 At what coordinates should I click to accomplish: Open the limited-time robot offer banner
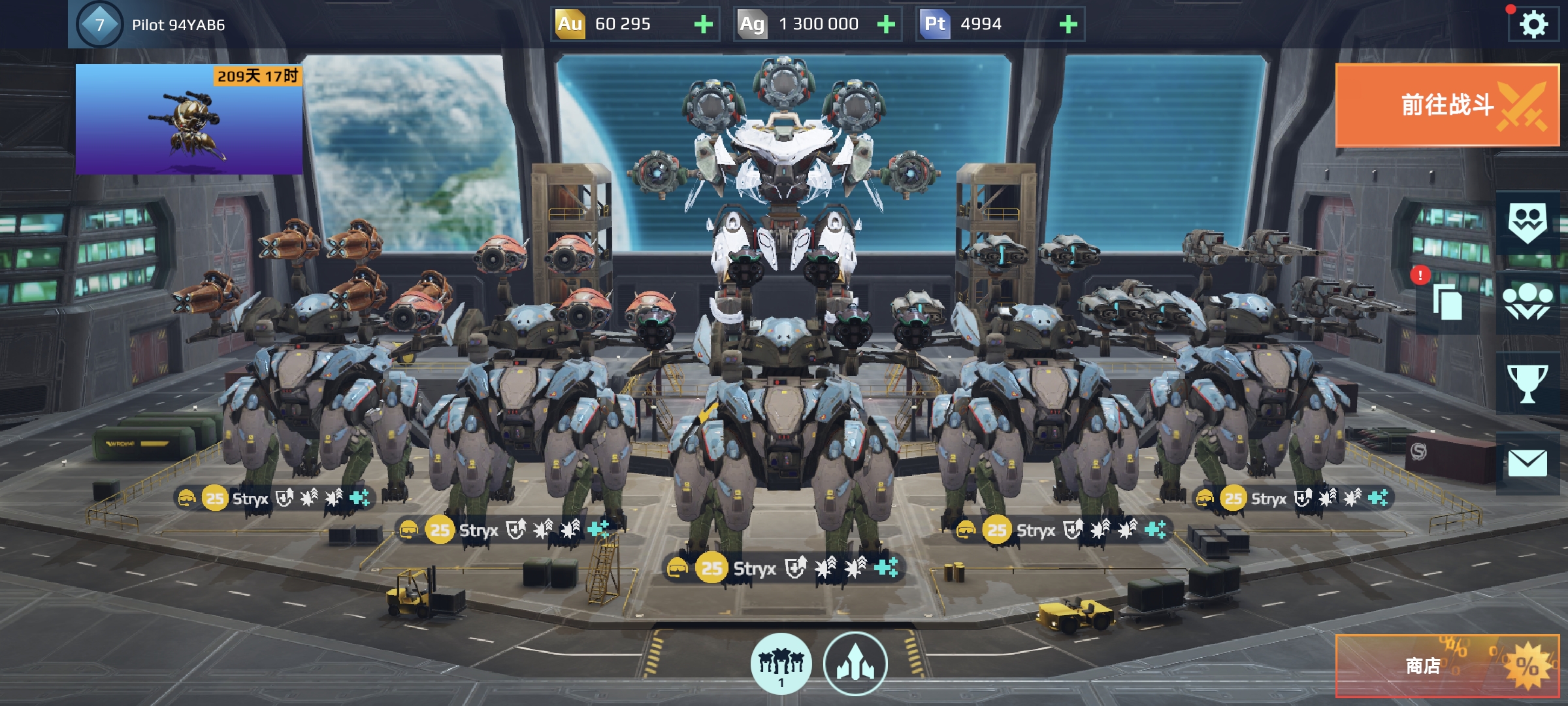(189, 119)
